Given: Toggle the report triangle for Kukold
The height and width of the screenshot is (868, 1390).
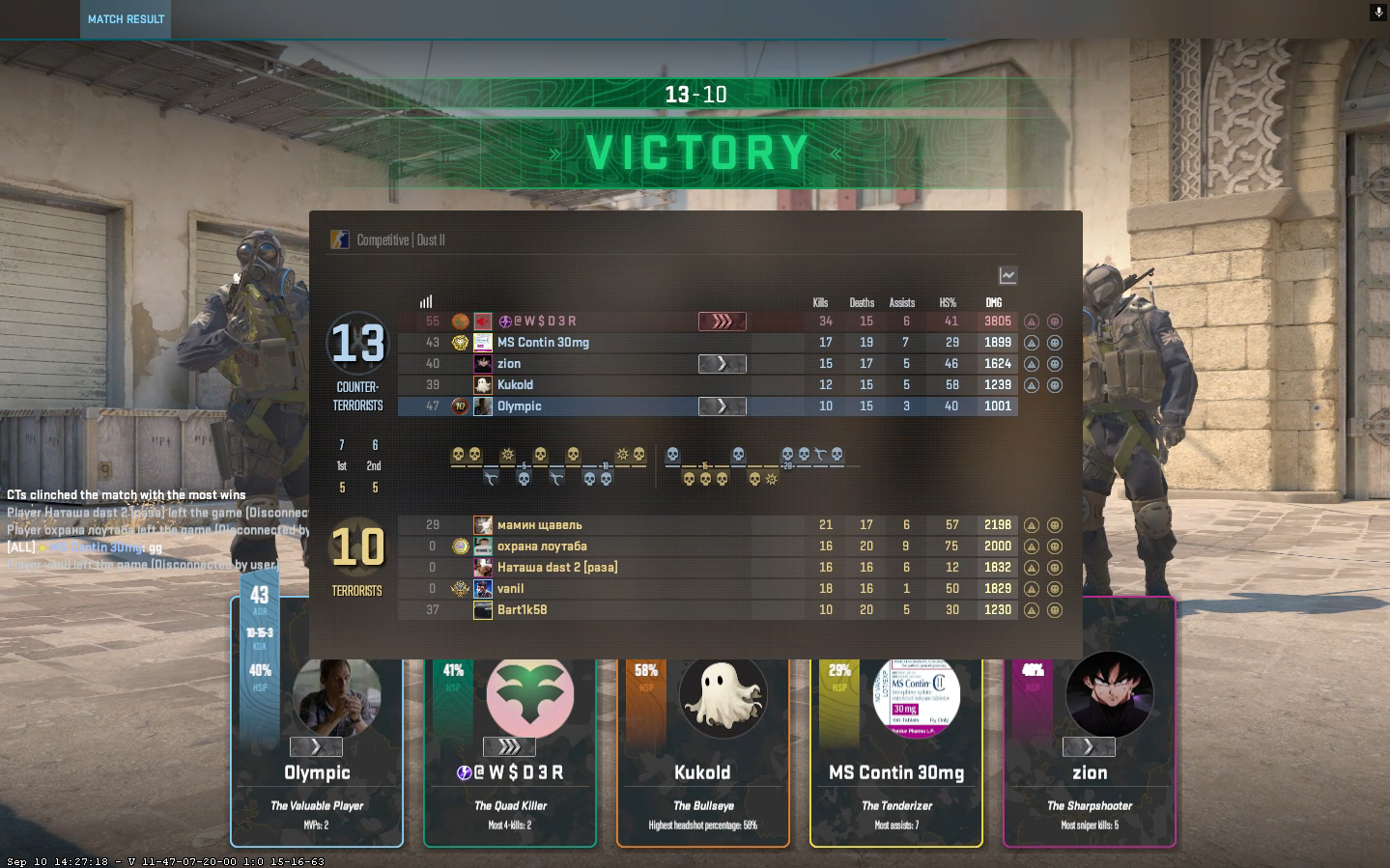Looking at the screenshot, I should pos(1032,384).
